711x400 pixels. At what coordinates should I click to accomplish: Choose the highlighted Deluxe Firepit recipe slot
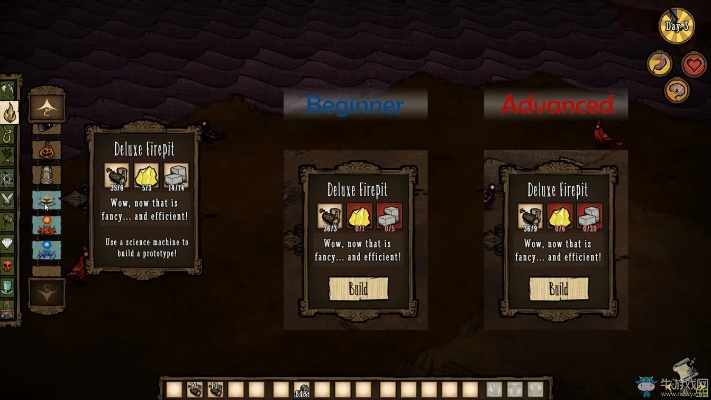pyautogui.click(x=46, y=200)
